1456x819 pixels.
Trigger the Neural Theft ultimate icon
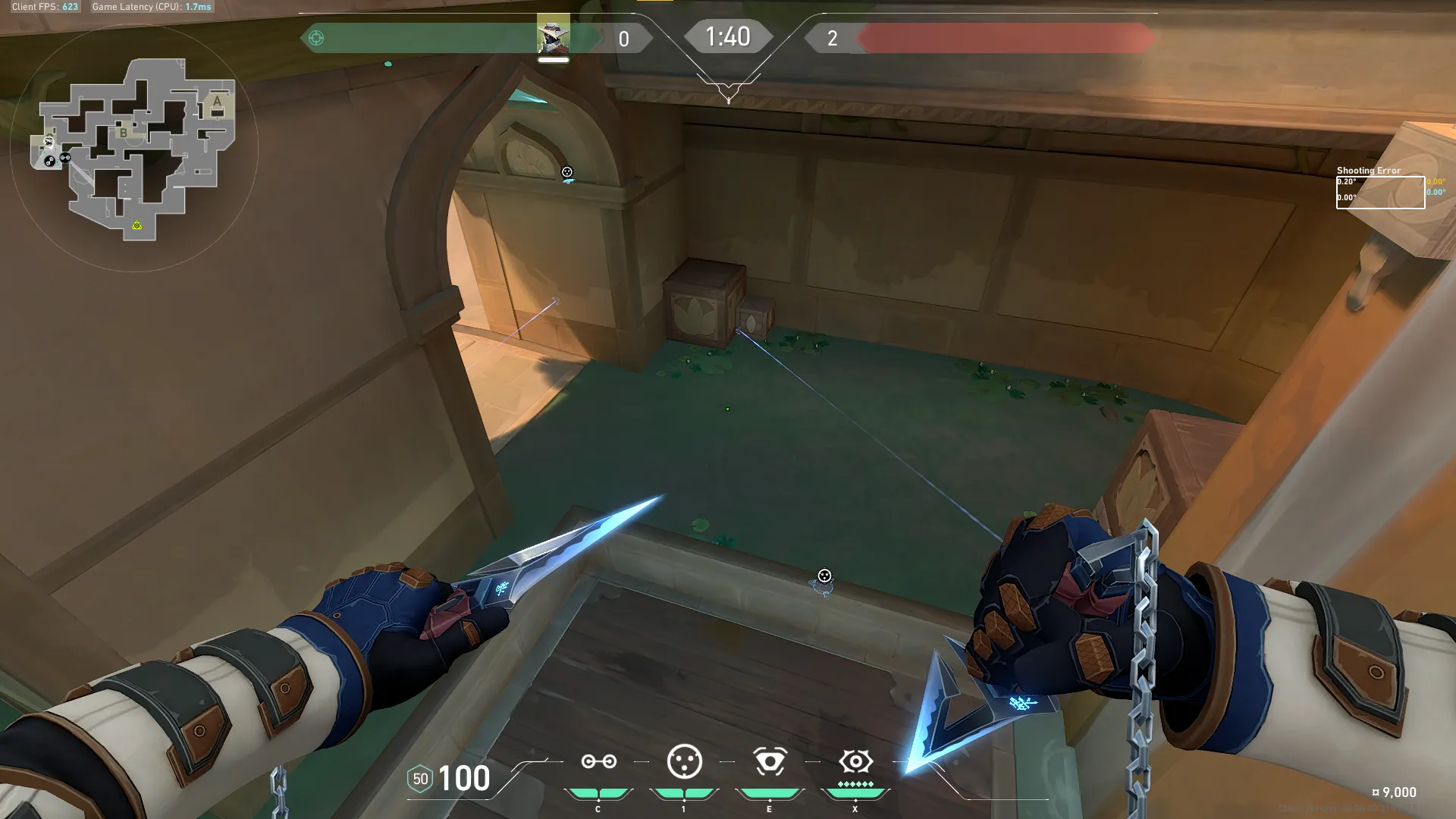click(x=855, y=761)
